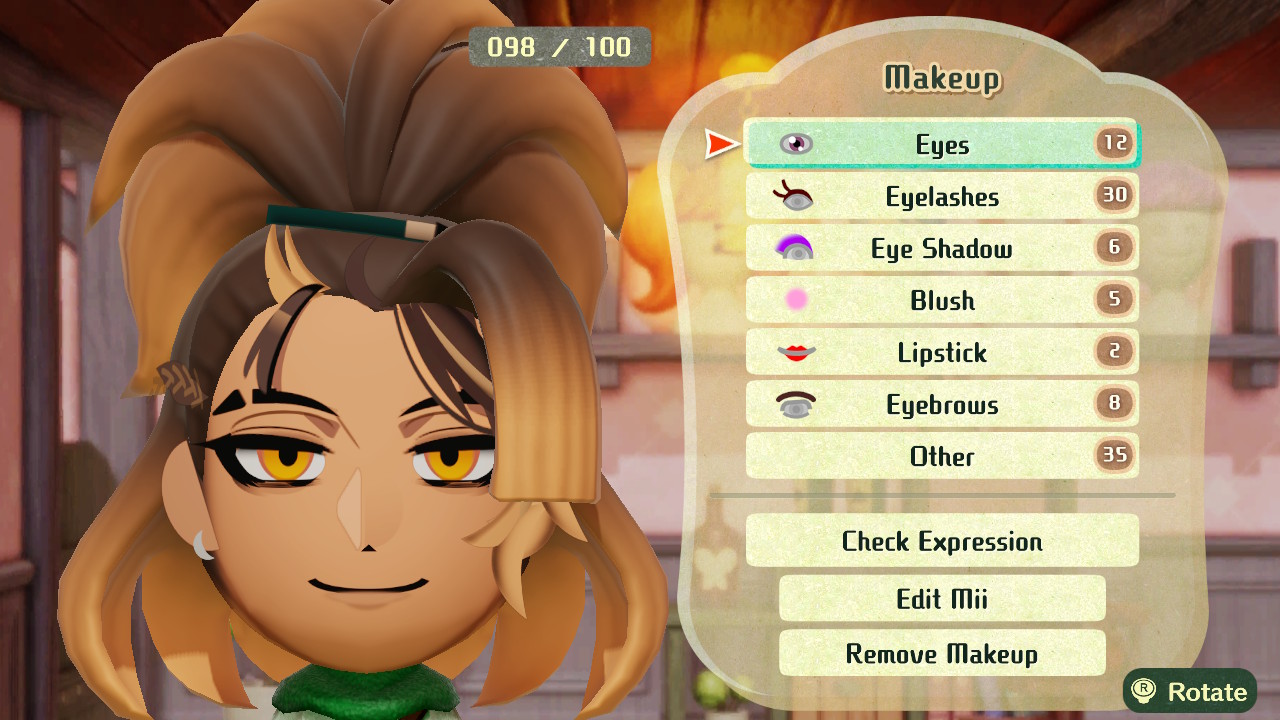Select the Eyes makeup icon
The height and width of the screenshot is (720, 1280).
(x=795, y=144)
